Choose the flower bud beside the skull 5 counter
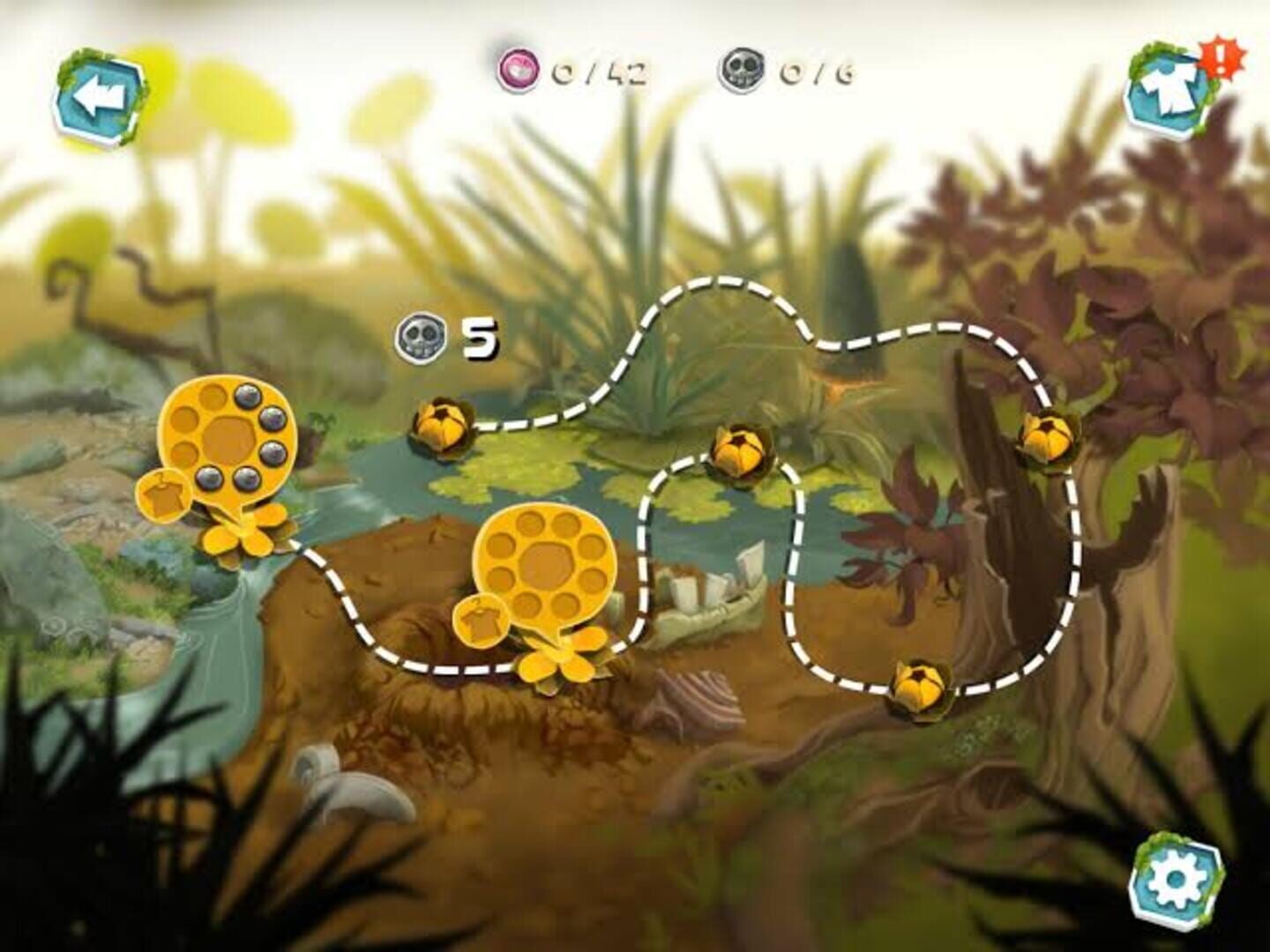 pyautogui.click(x=440, y=428)
